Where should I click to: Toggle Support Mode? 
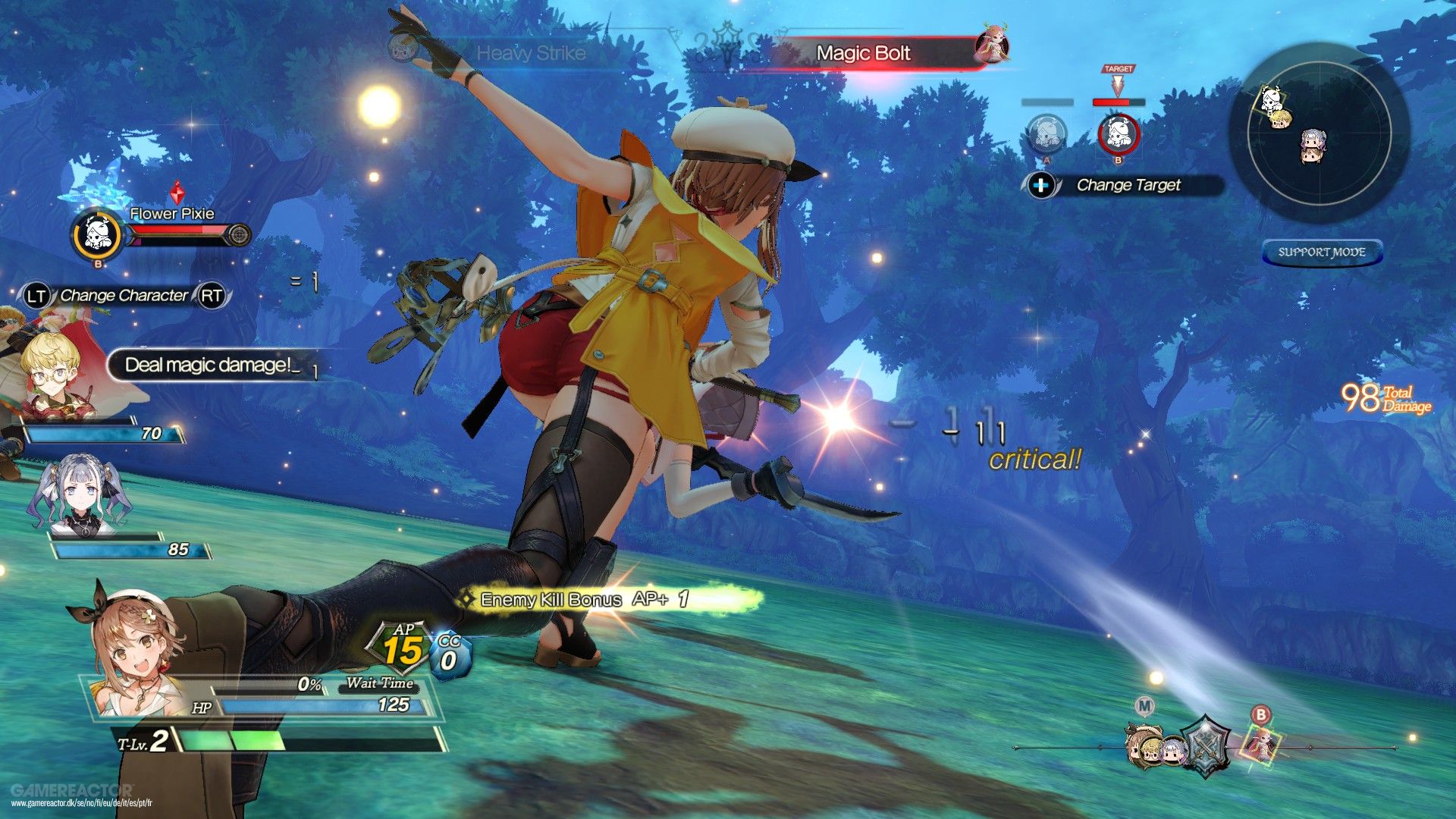[1323, 252]
